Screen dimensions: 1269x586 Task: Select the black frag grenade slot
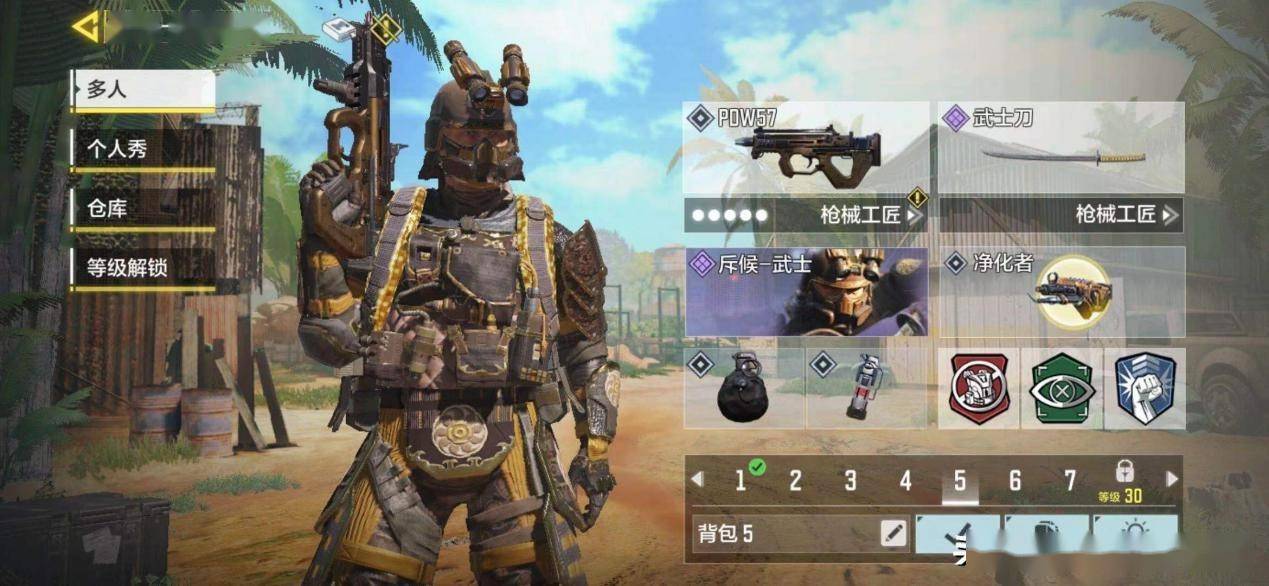pos(743,389)
